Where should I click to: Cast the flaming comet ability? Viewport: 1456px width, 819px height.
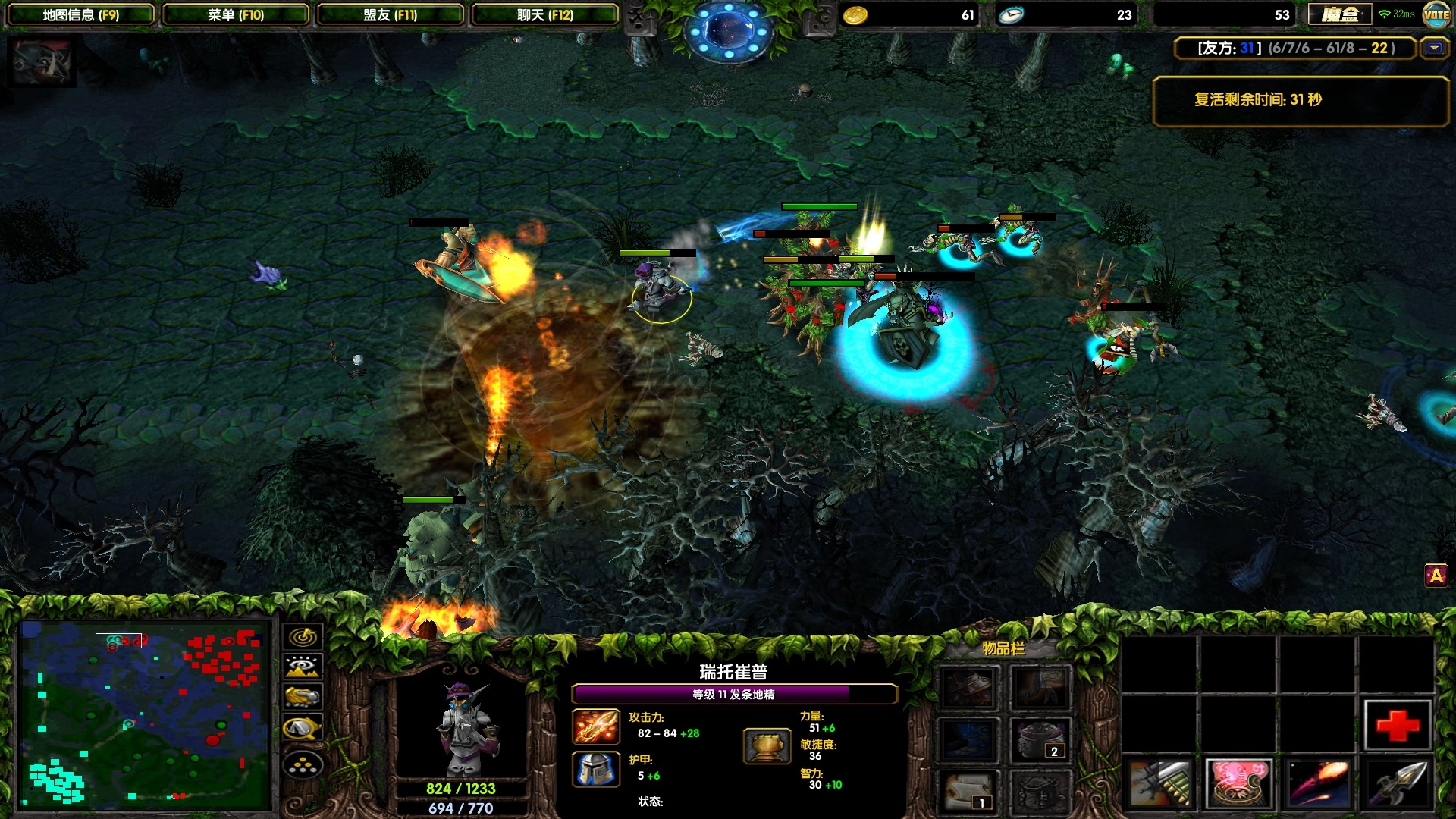(1318, 783)
